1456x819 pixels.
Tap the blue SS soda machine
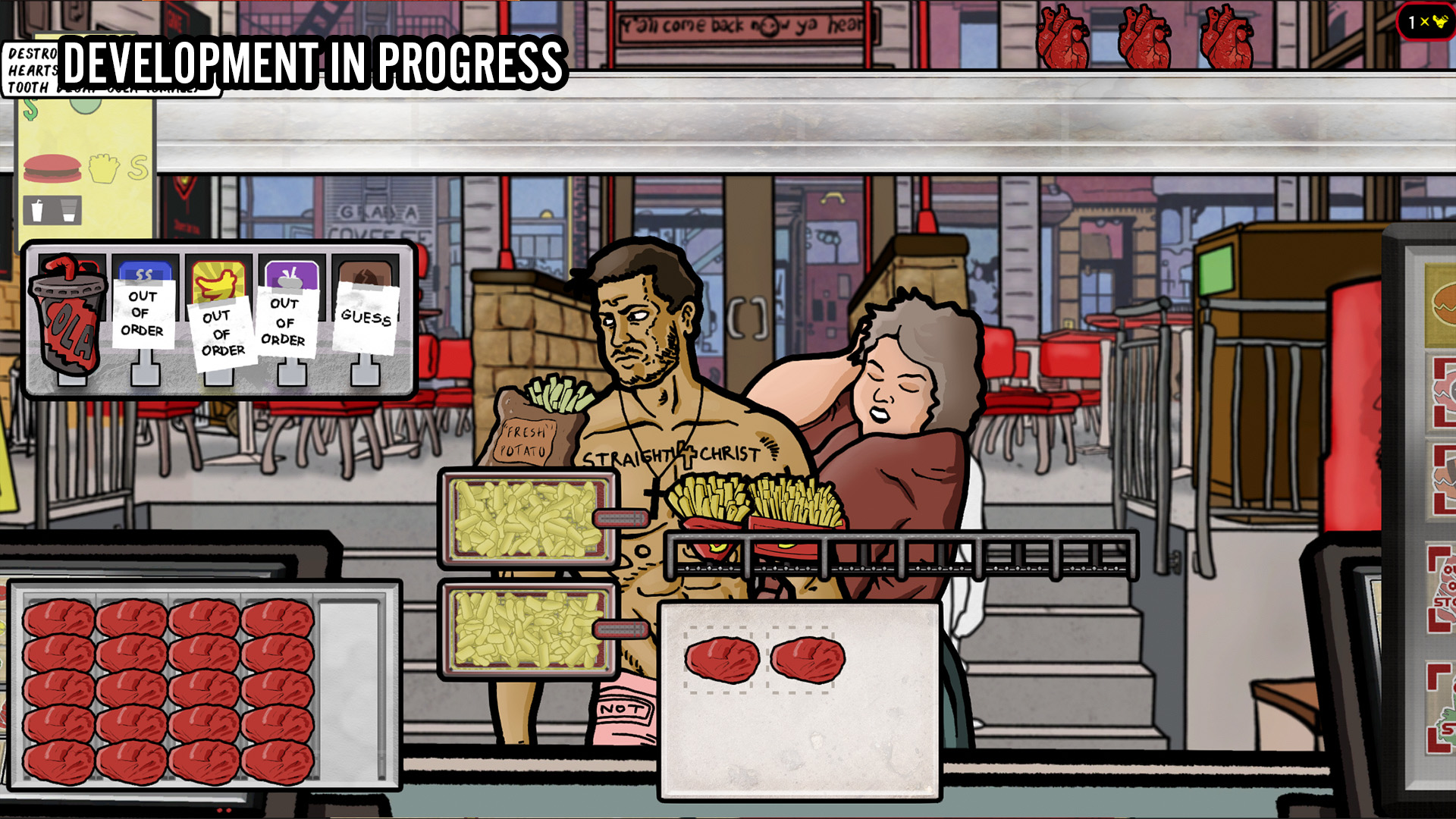[x=144, y=271]
